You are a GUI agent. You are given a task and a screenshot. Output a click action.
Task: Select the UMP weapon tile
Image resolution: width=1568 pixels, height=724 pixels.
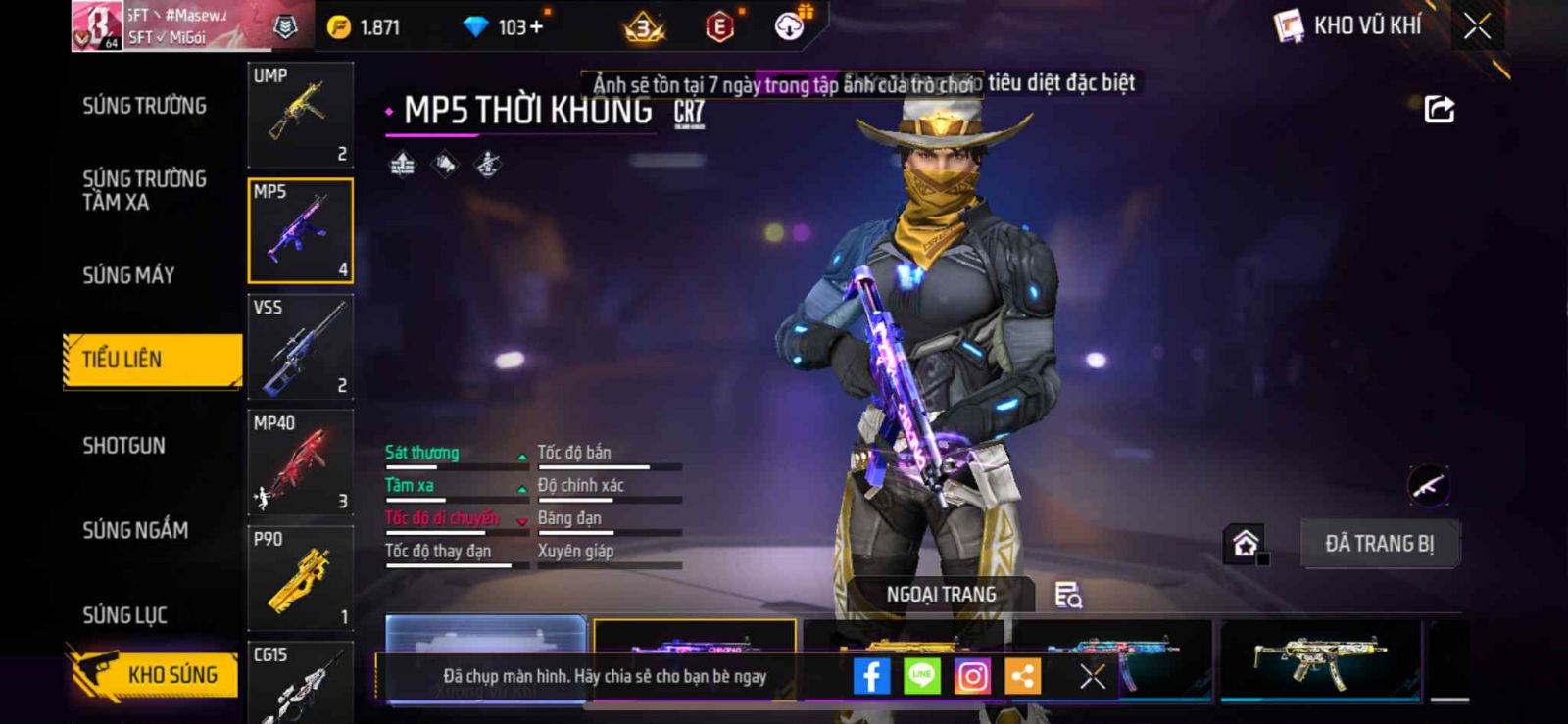pyautogui.click(x=300, y=115)
